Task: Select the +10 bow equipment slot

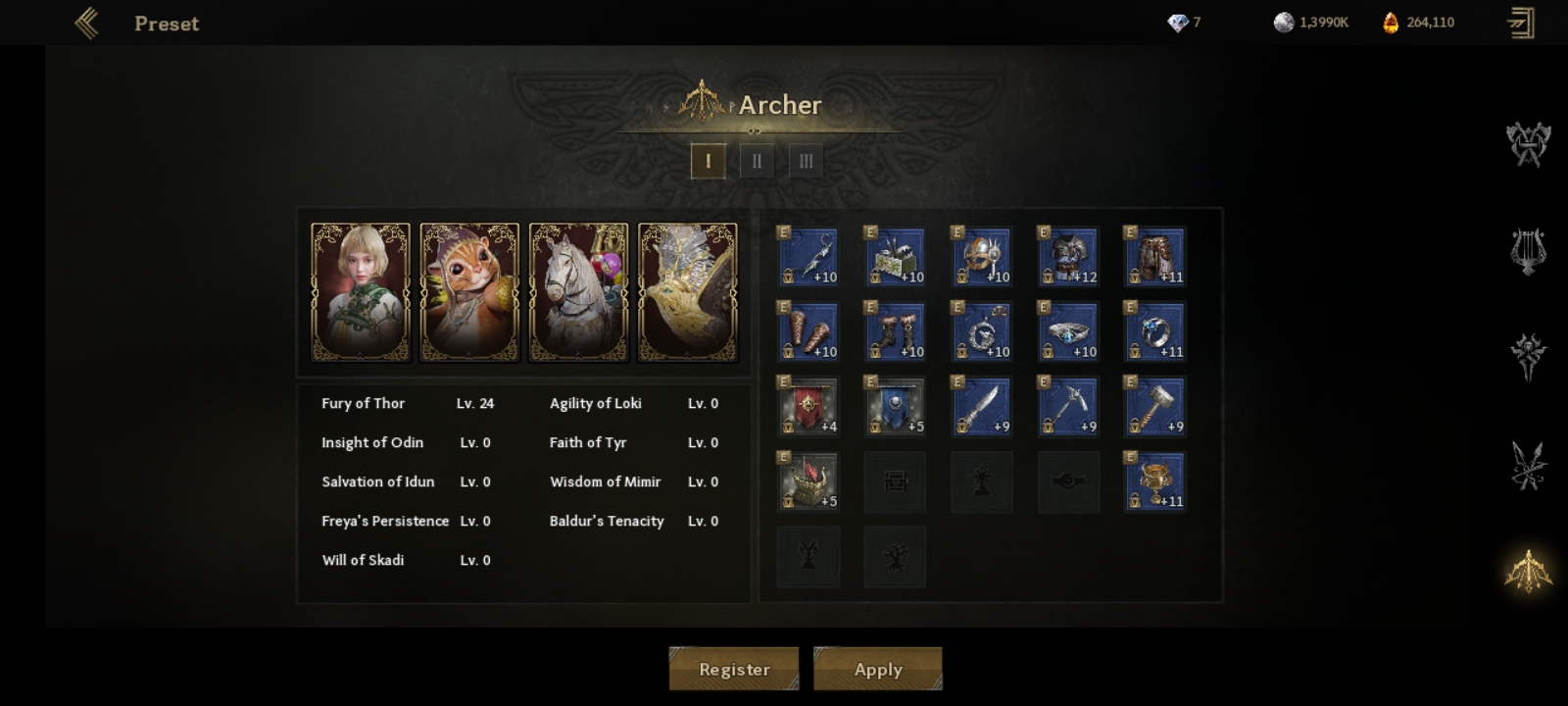Action: point(808,257)
